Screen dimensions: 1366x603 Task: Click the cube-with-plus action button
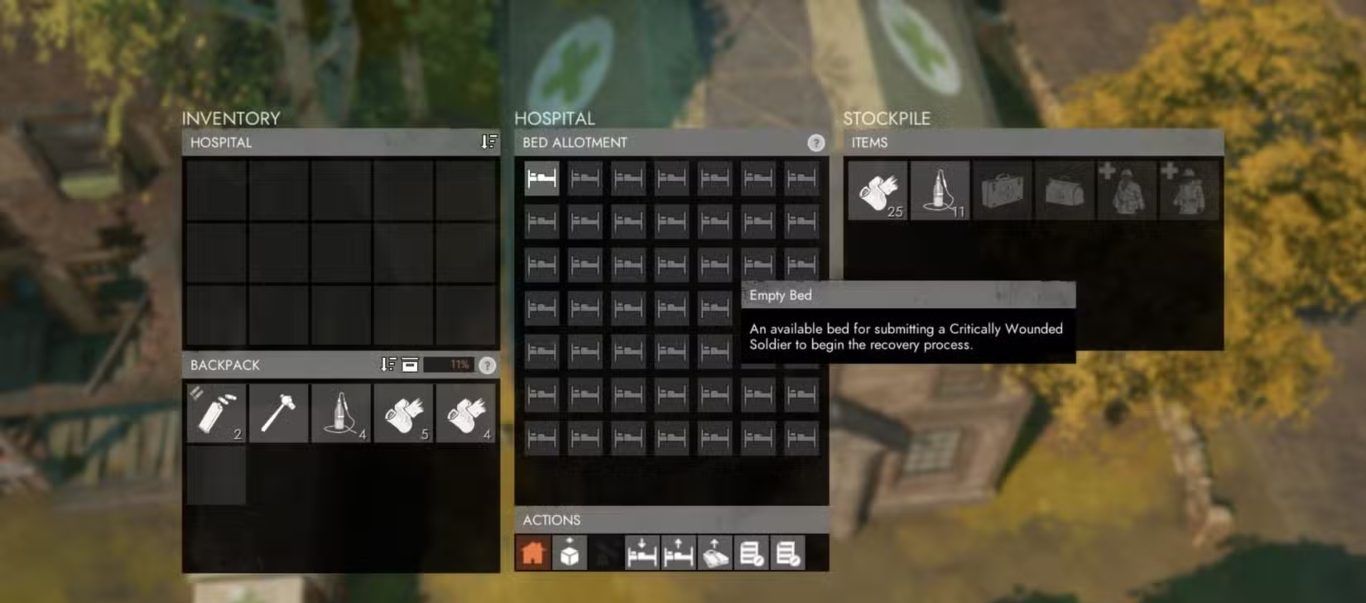[x=569, y=553]
